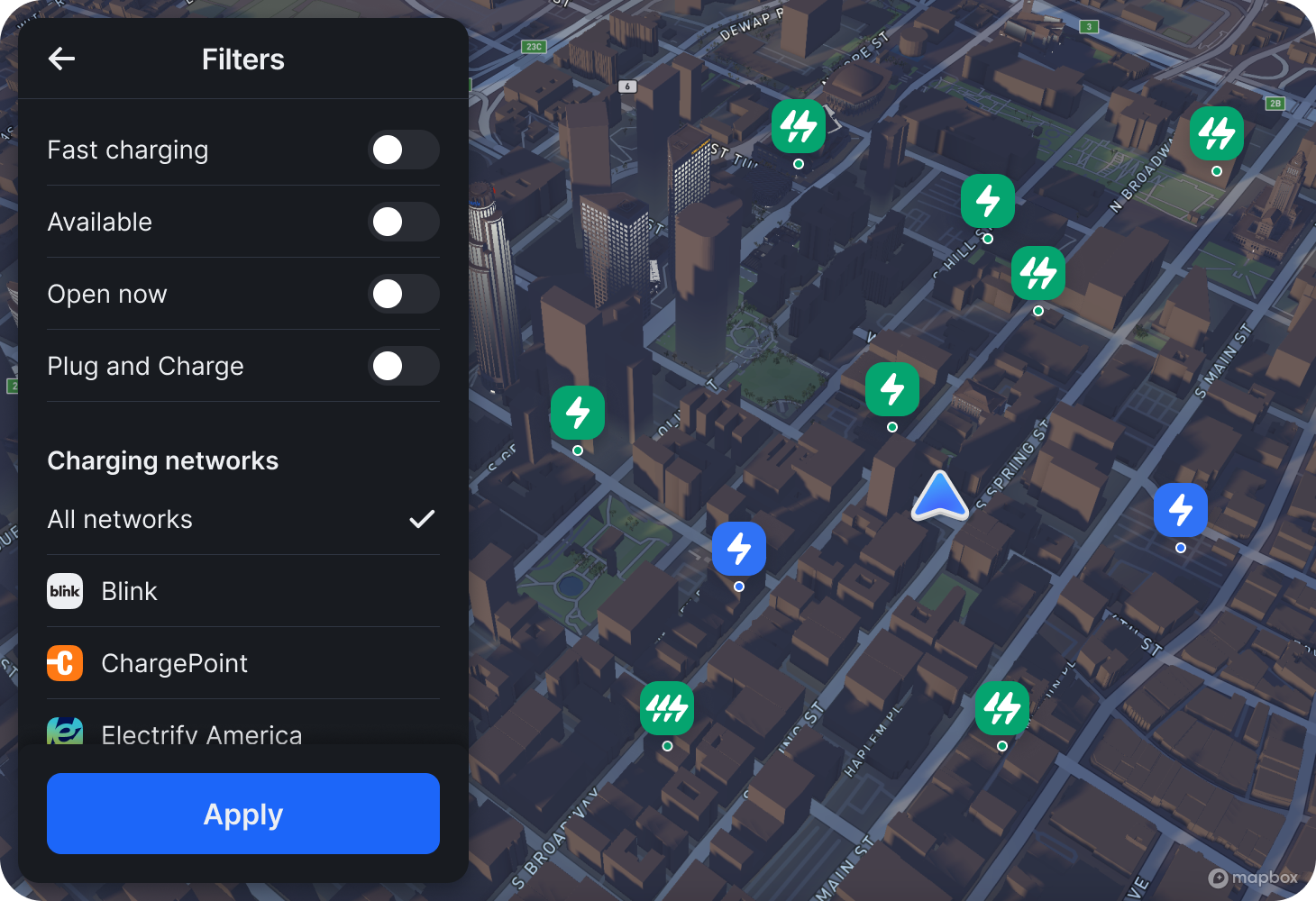The width and height of the screenshot is (1316, 901).
Task: Tap the blue charging station marker on Spring St
Action: pyautogui.click(x=1181, y=509)
